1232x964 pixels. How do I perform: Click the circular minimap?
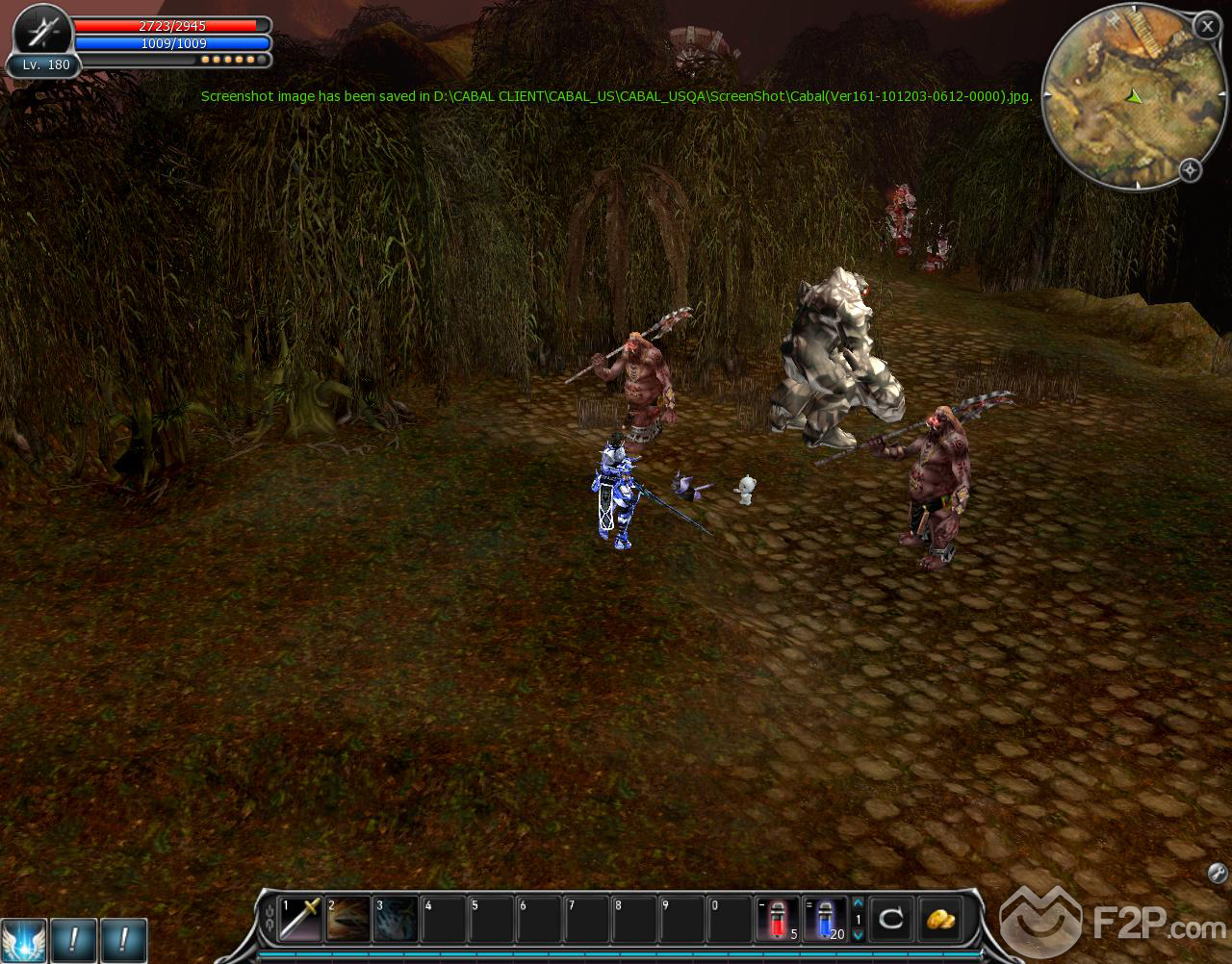pos(1118,100)
